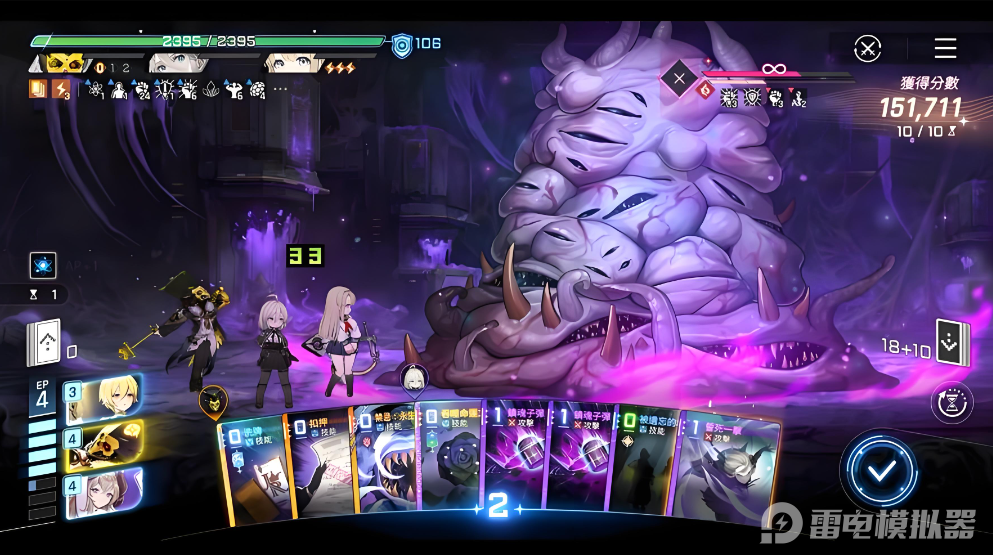
Task: Confirm end turn with the checkmark button
Action: pos(879,472)
